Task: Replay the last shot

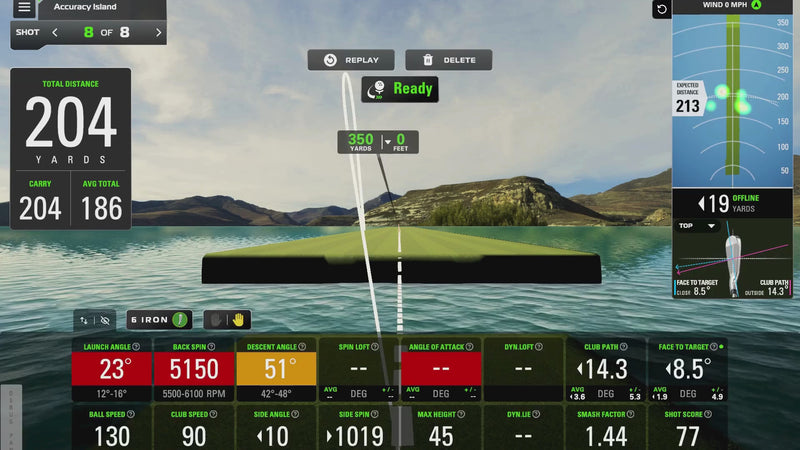Action: pos(351,60)
